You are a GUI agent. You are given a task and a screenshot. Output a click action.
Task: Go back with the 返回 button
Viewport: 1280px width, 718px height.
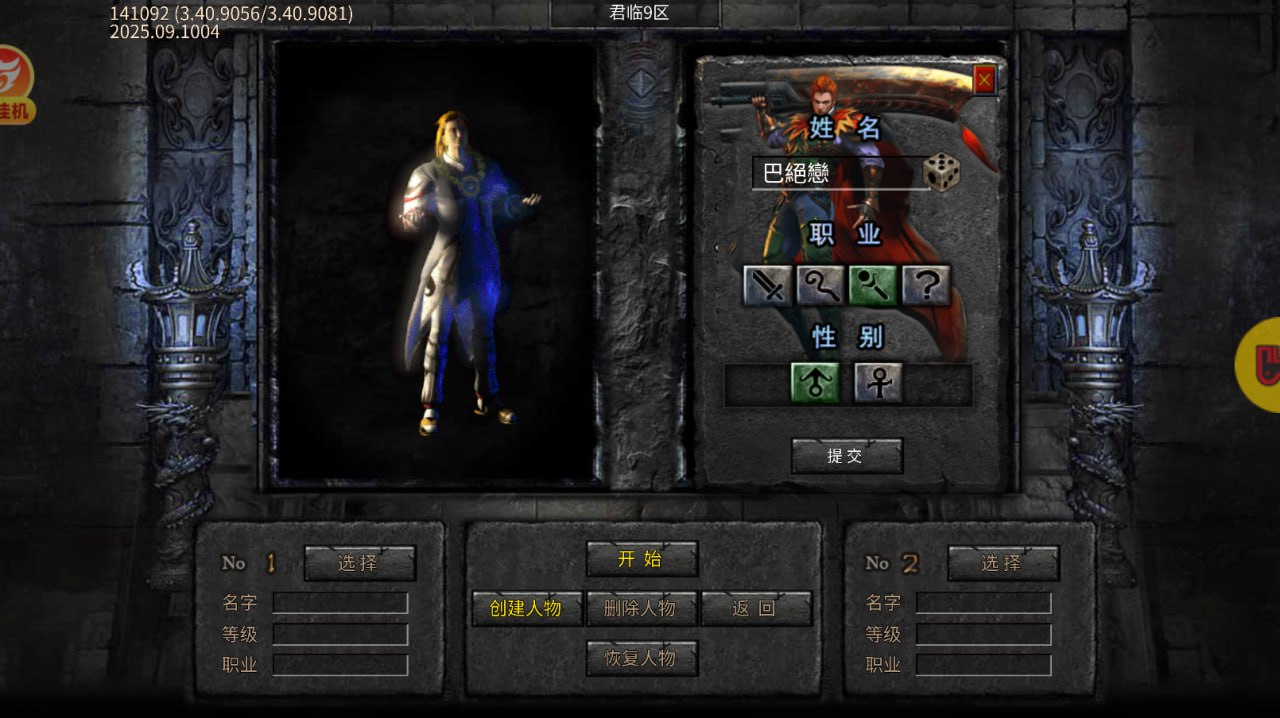click(755, 608)
